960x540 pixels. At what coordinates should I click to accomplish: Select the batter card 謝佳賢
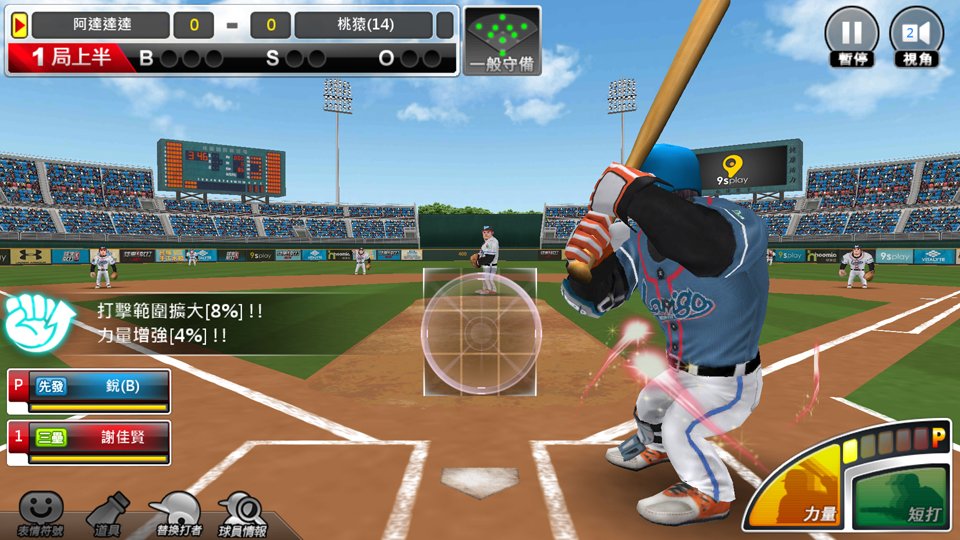tap(89, 442)
